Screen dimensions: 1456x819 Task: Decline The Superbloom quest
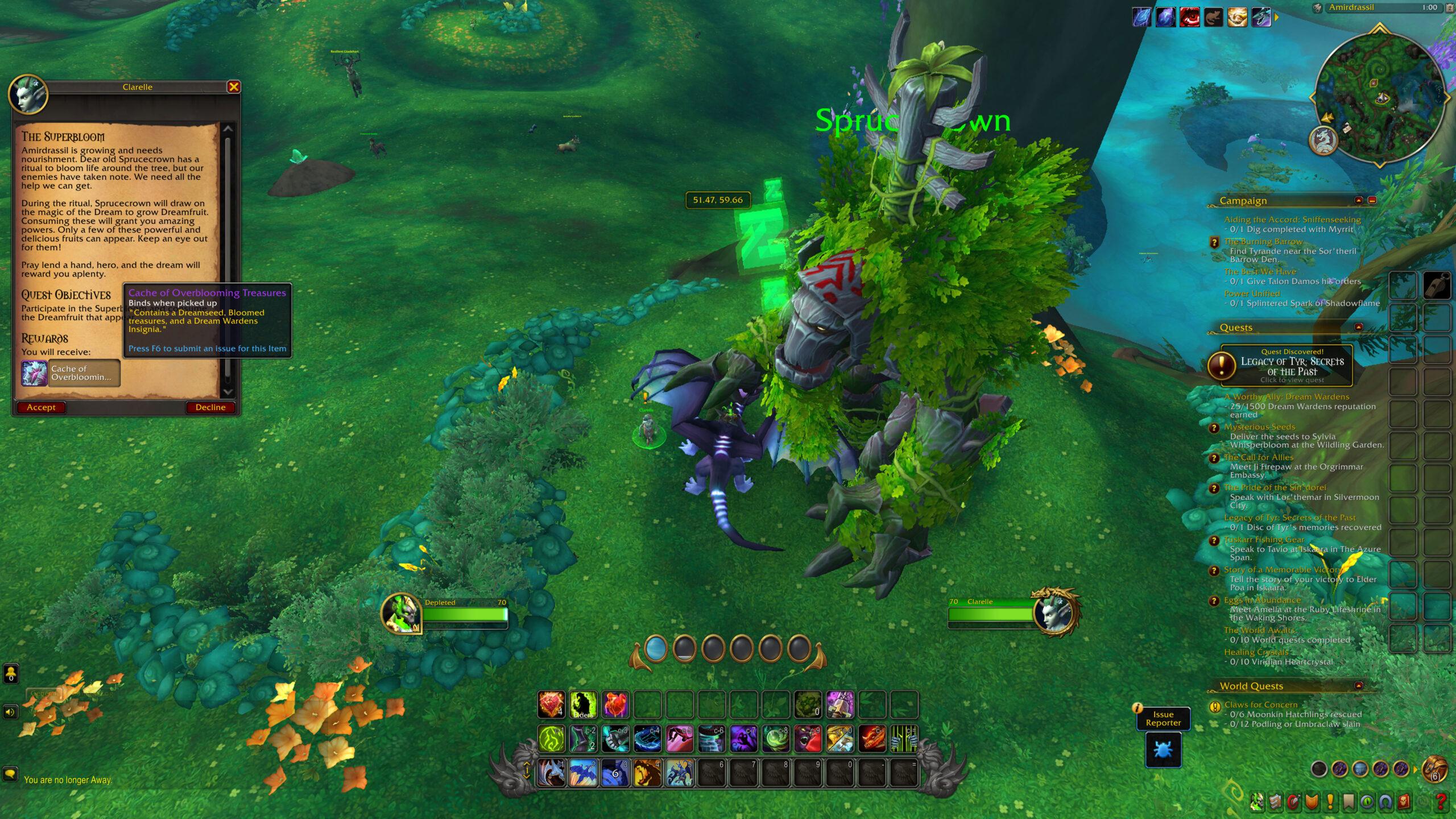pyautogui.click(x=210, y=407)
